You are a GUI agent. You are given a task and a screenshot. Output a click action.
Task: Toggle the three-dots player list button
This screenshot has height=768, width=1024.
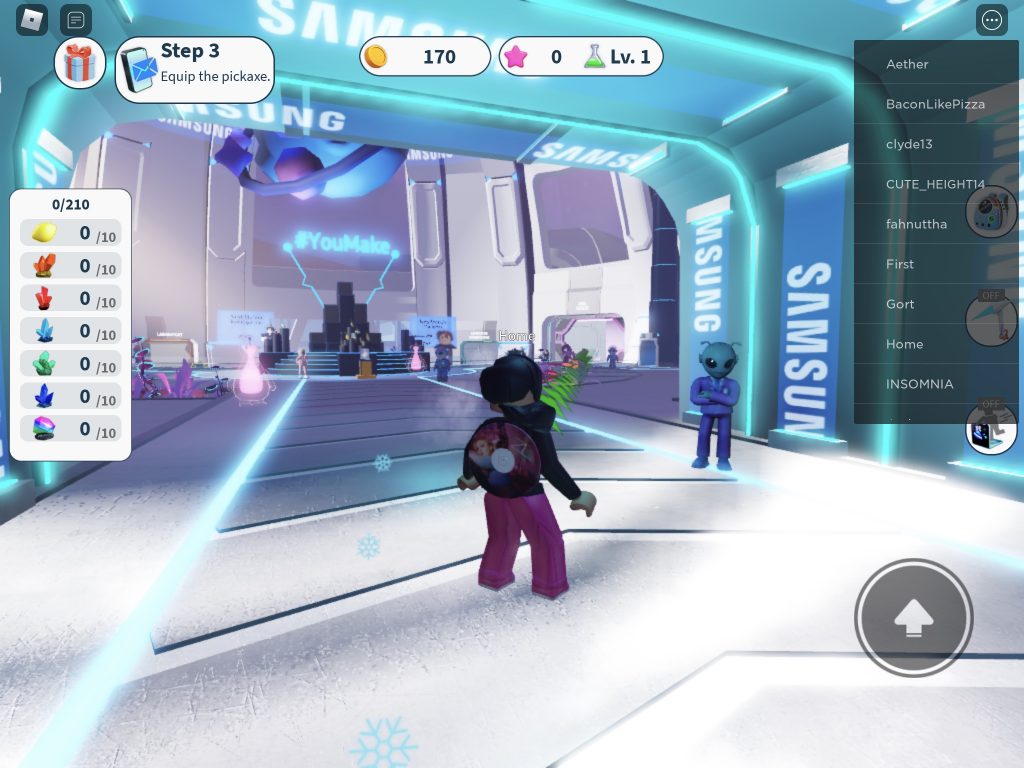[x=992, y=20]
